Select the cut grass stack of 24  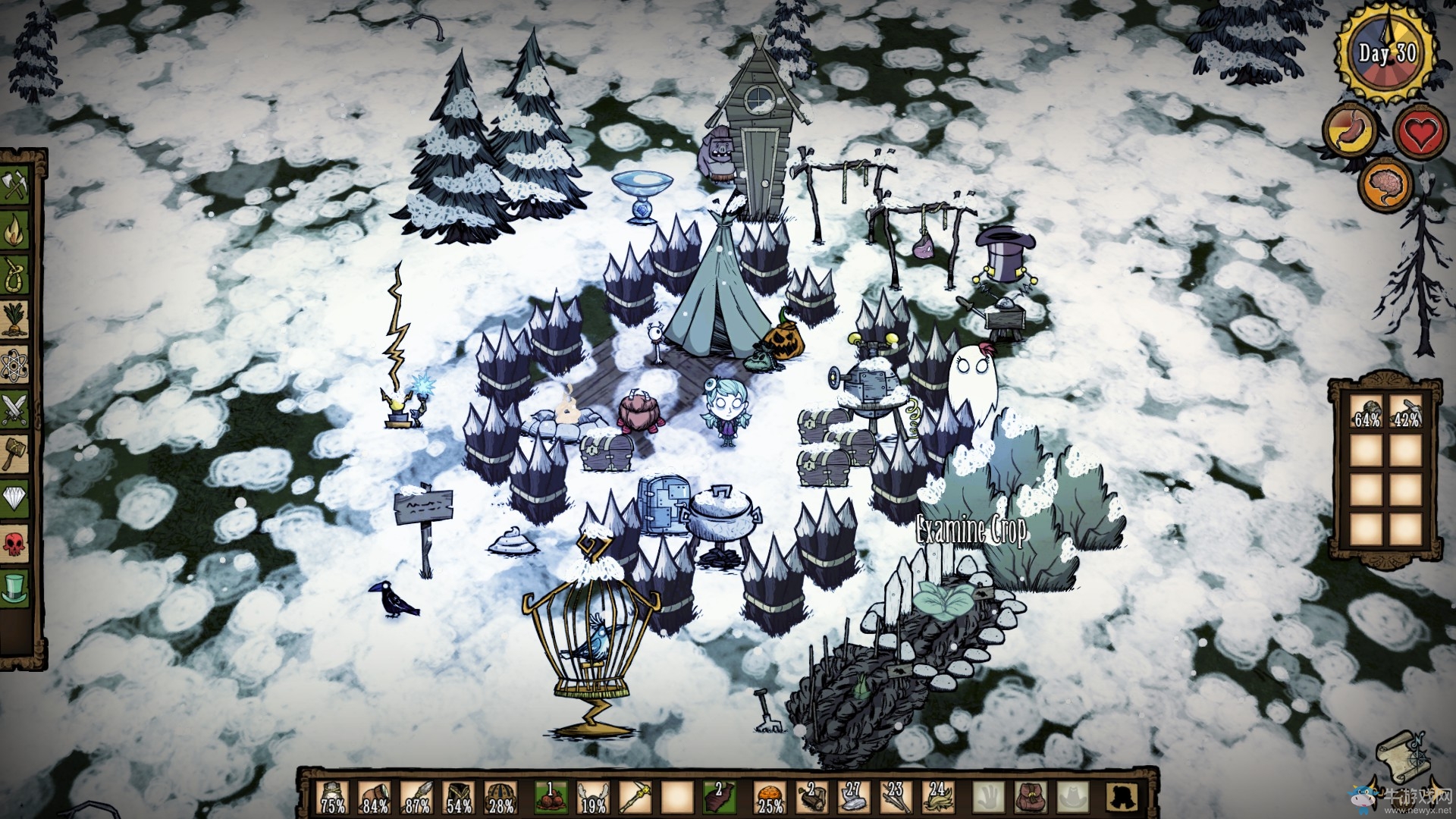pyautogui.click(x=937, y=793)
